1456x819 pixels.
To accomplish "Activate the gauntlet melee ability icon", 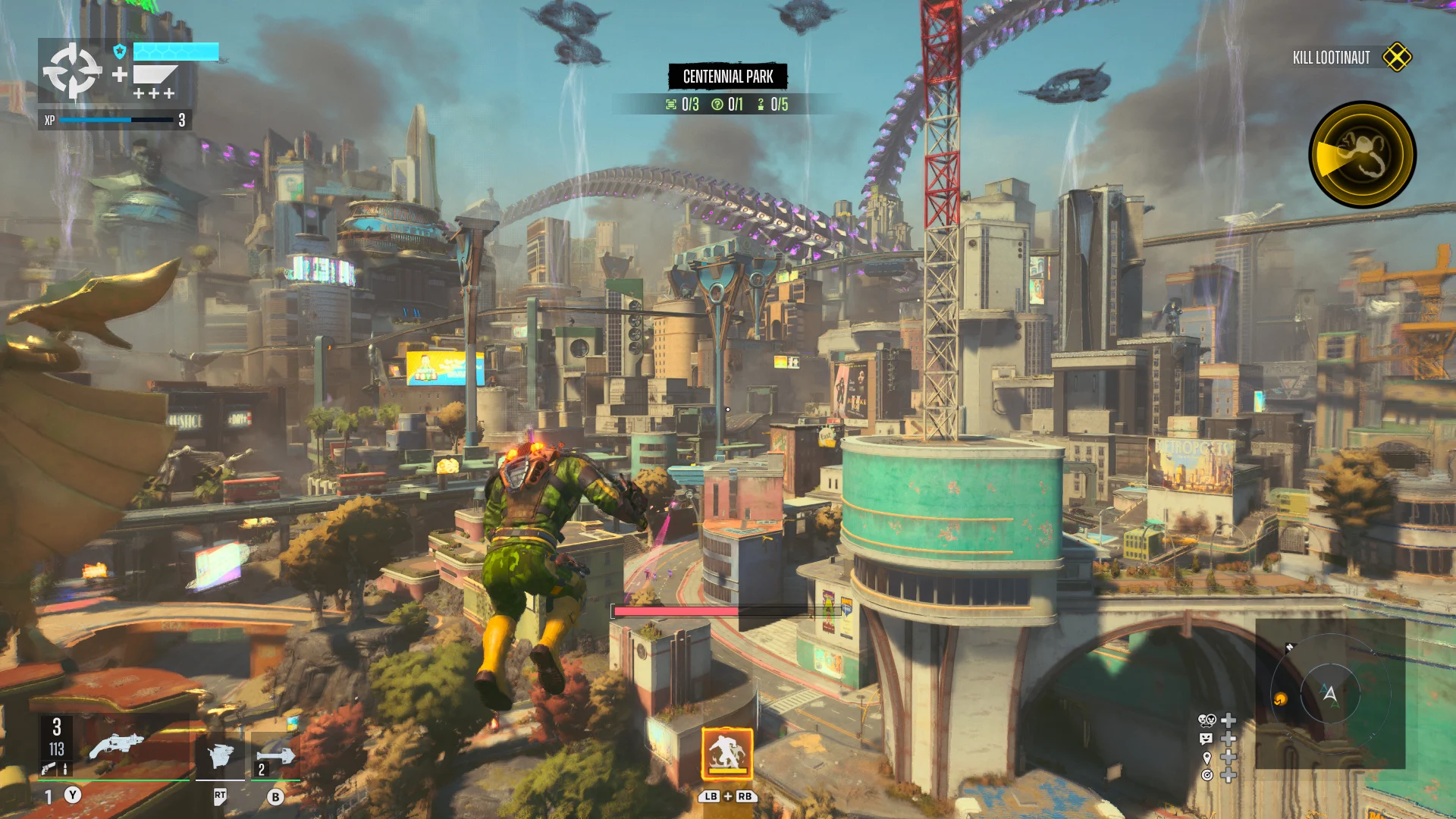I will click(x=220, y=755).
